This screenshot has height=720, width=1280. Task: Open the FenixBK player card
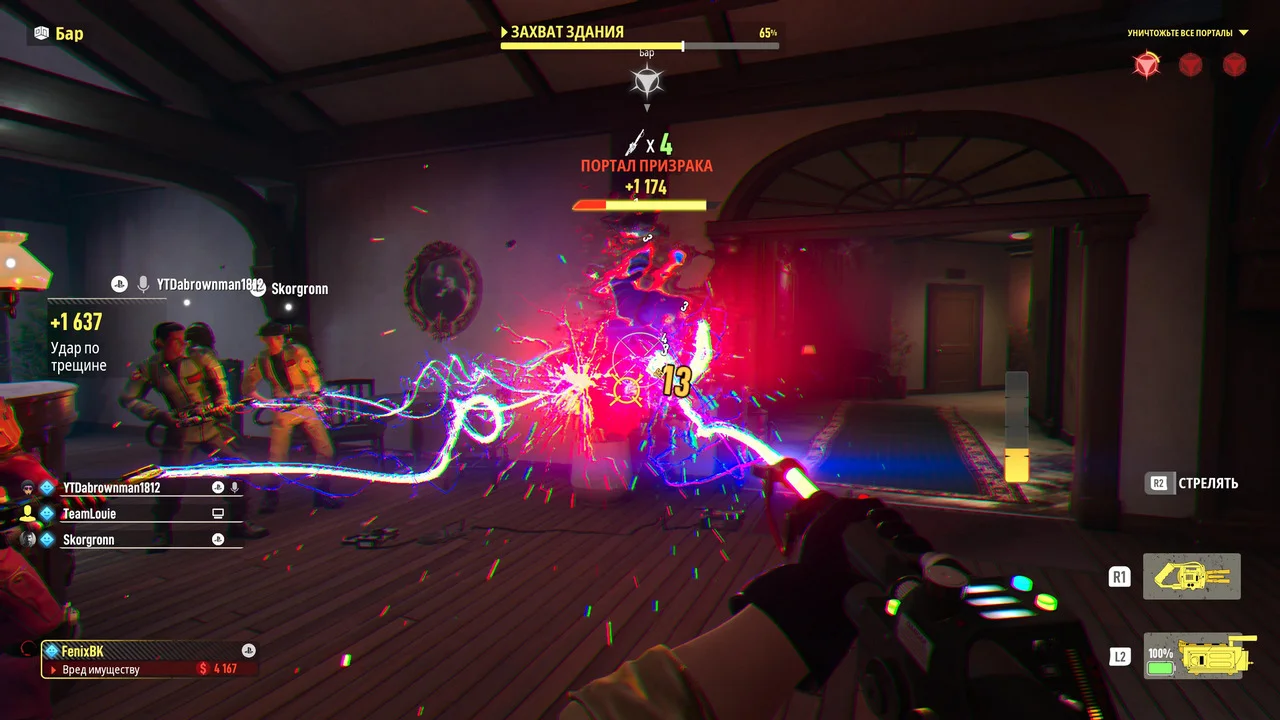pos(148,659)
